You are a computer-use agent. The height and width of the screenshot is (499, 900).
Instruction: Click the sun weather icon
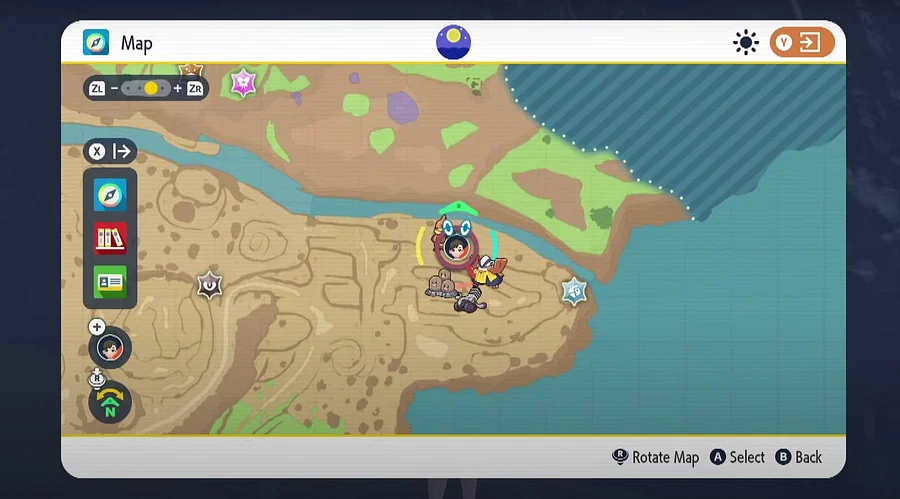[x=745, y=43]
